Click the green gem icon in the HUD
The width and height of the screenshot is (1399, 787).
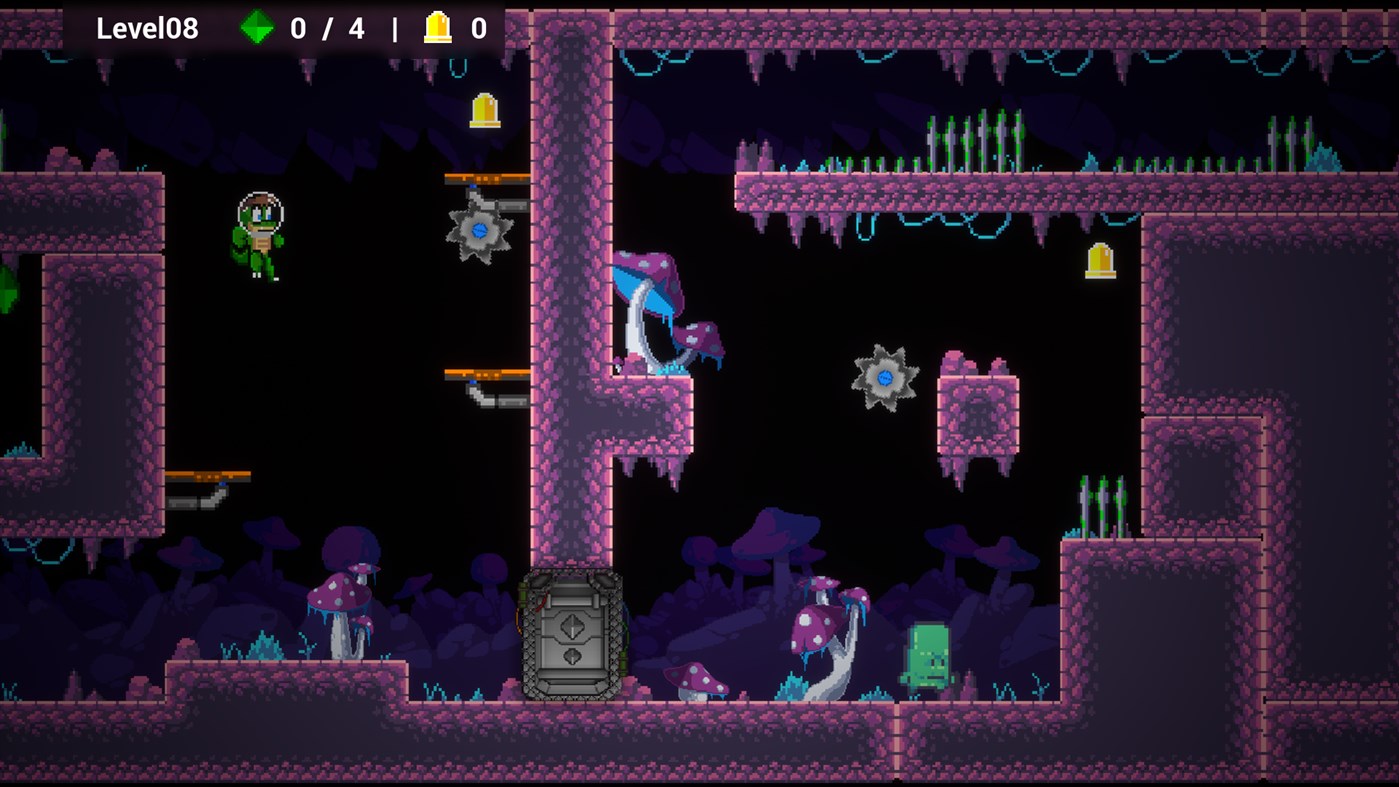258,28
